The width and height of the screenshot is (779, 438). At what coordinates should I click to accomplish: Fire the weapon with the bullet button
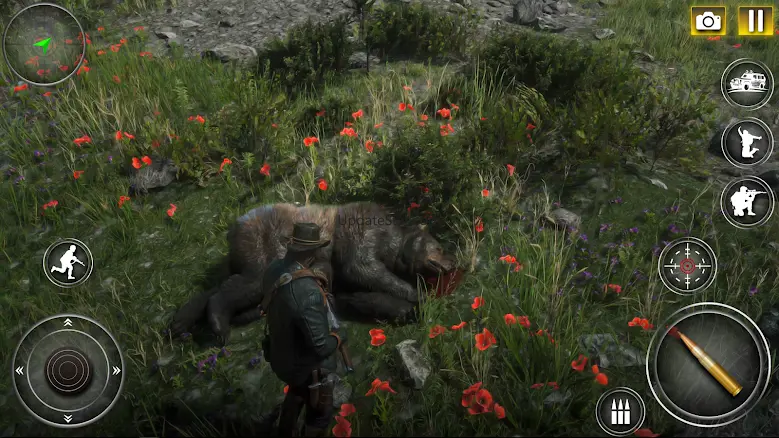(x=708, y=363)
